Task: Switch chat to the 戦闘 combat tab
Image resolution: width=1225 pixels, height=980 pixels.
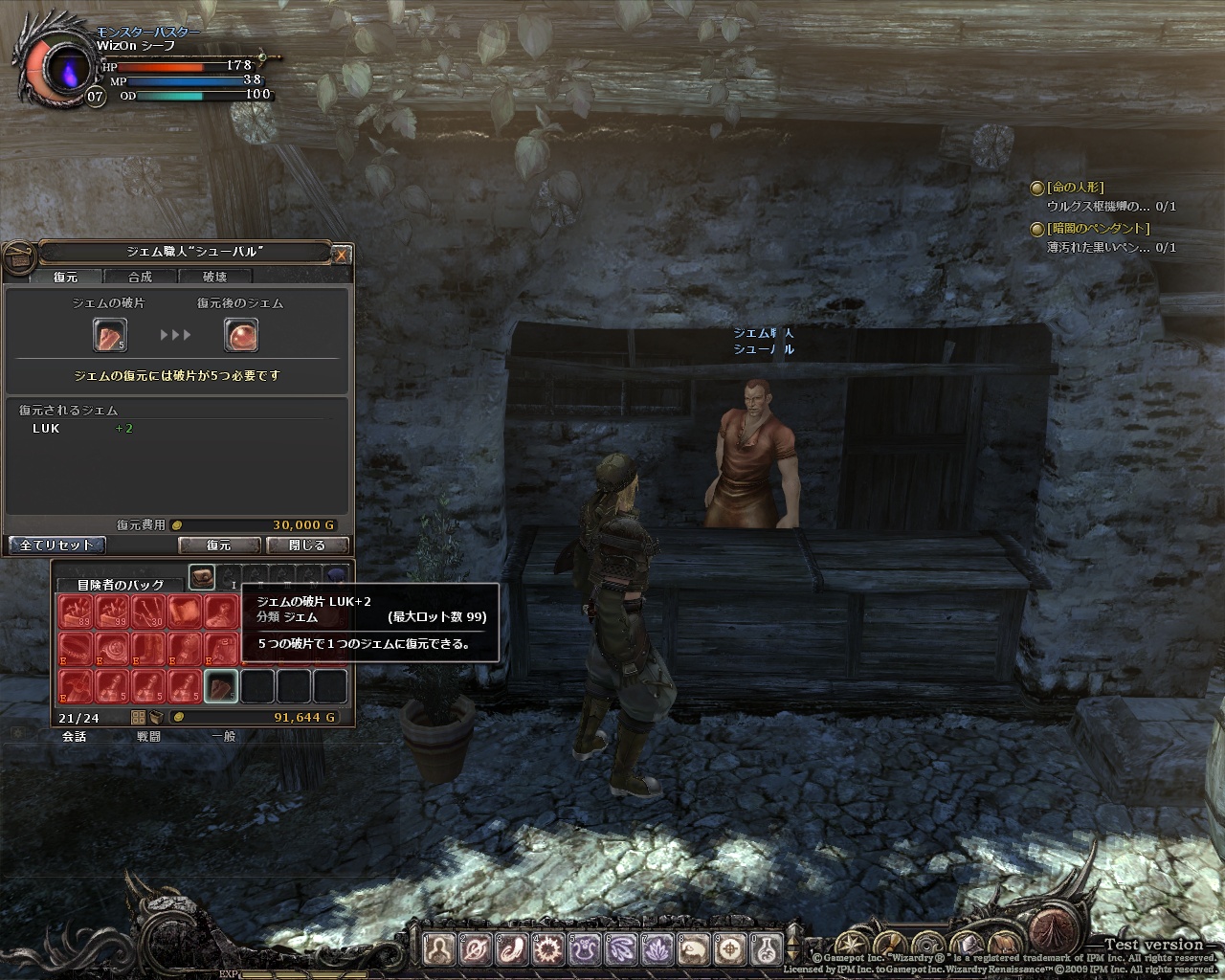Action: pos(148,737)
